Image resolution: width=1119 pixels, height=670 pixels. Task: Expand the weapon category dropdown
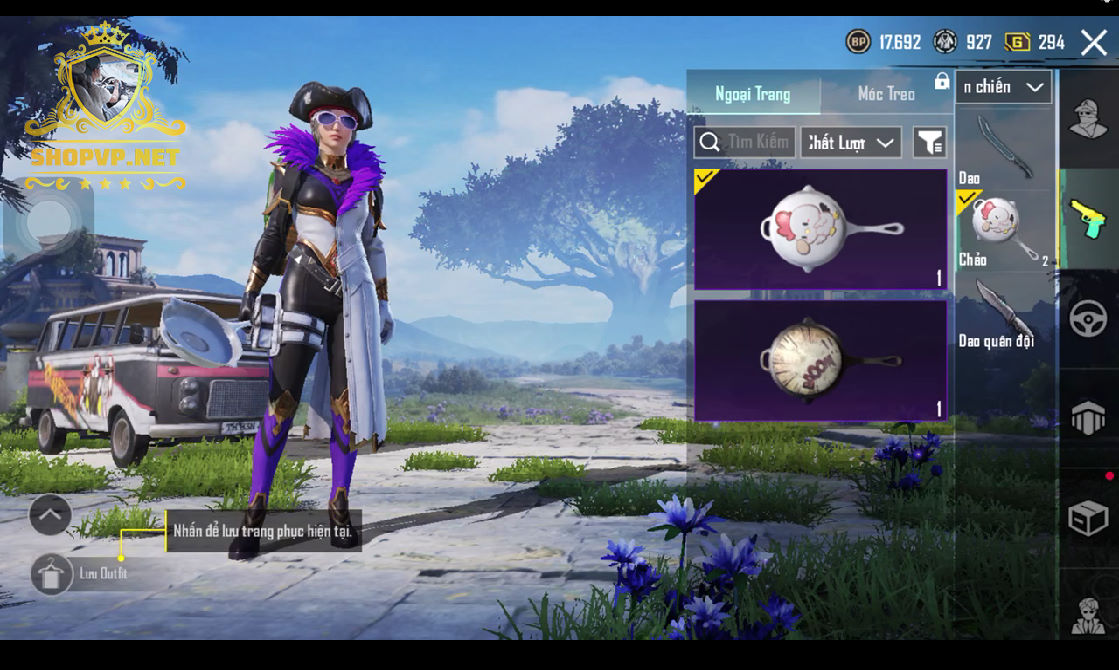click(x=1003, y=87)
